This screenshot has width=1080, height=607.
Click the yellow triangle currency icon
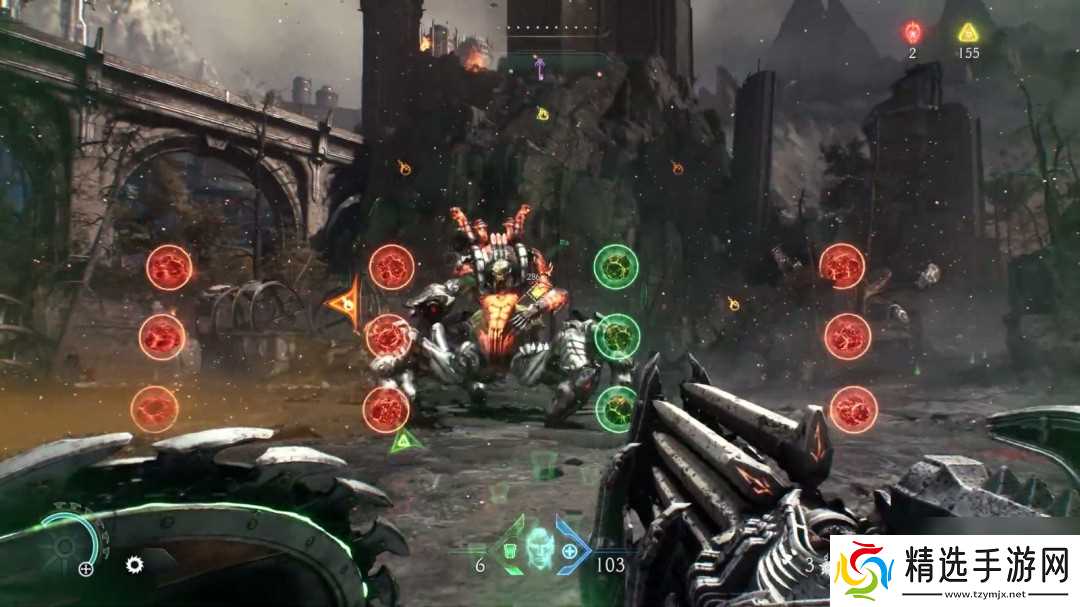click(967, 32)
